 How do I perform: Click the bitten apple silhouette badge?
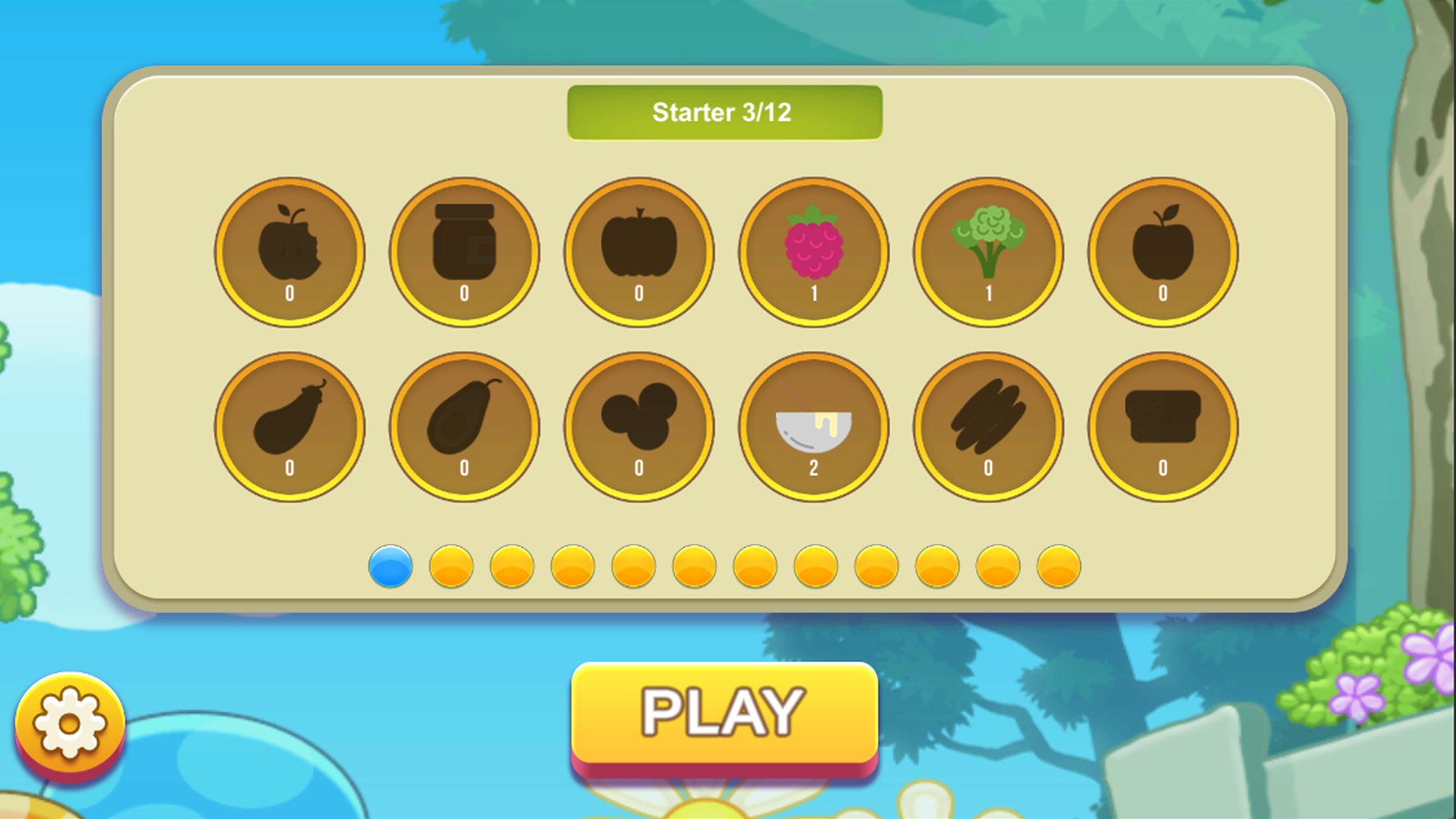tap(290, 250)
